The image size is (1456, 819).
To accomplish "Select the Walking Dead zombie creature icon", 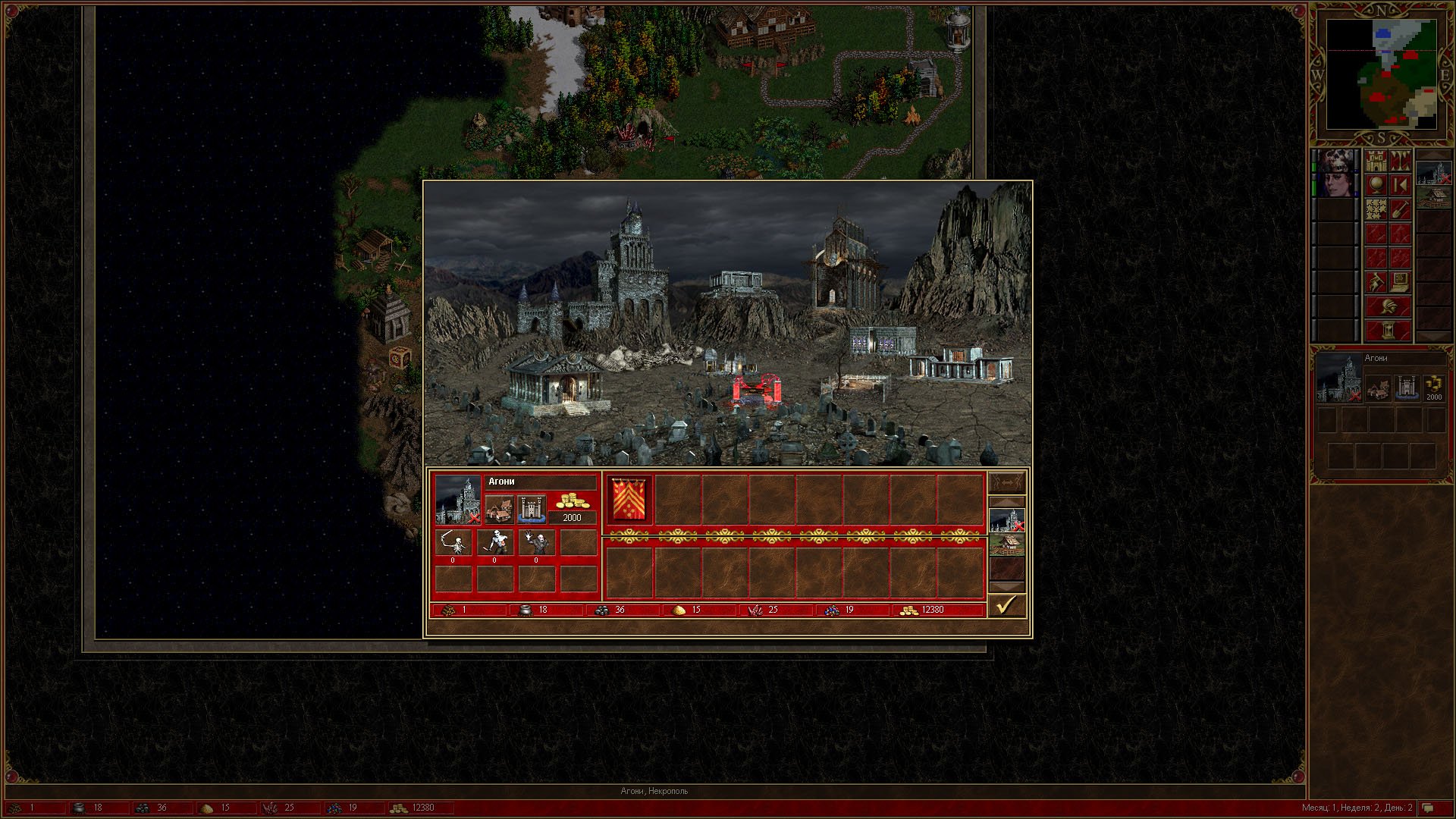I will pos(494,542).
